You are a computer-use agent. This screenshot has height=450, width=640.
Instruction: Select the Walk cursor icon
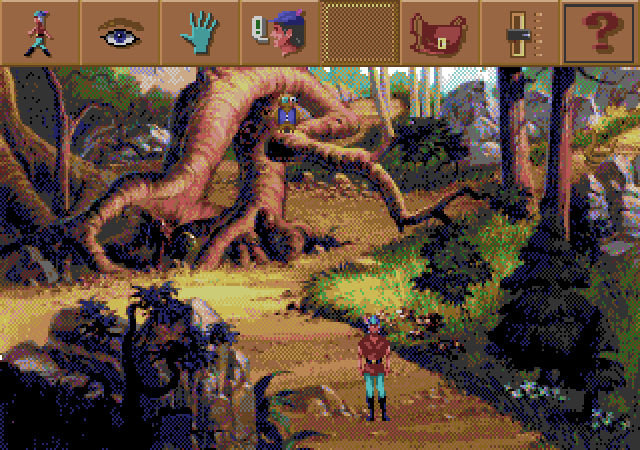coord(40,32)
